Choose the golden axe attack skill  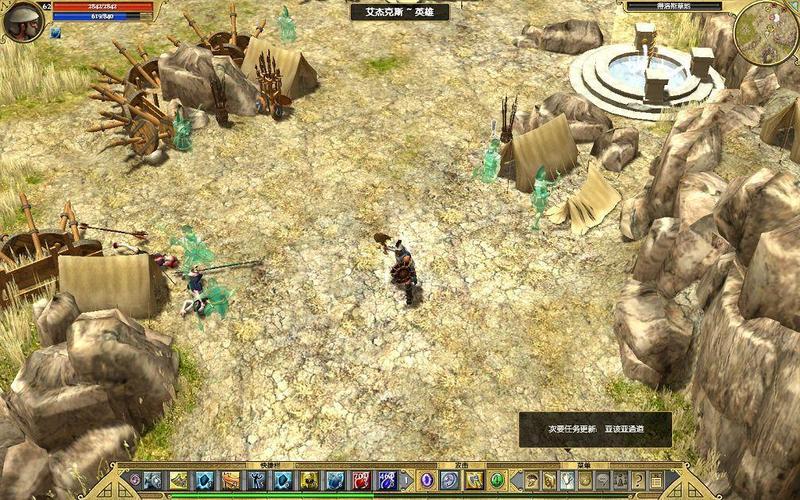[473, 480]
